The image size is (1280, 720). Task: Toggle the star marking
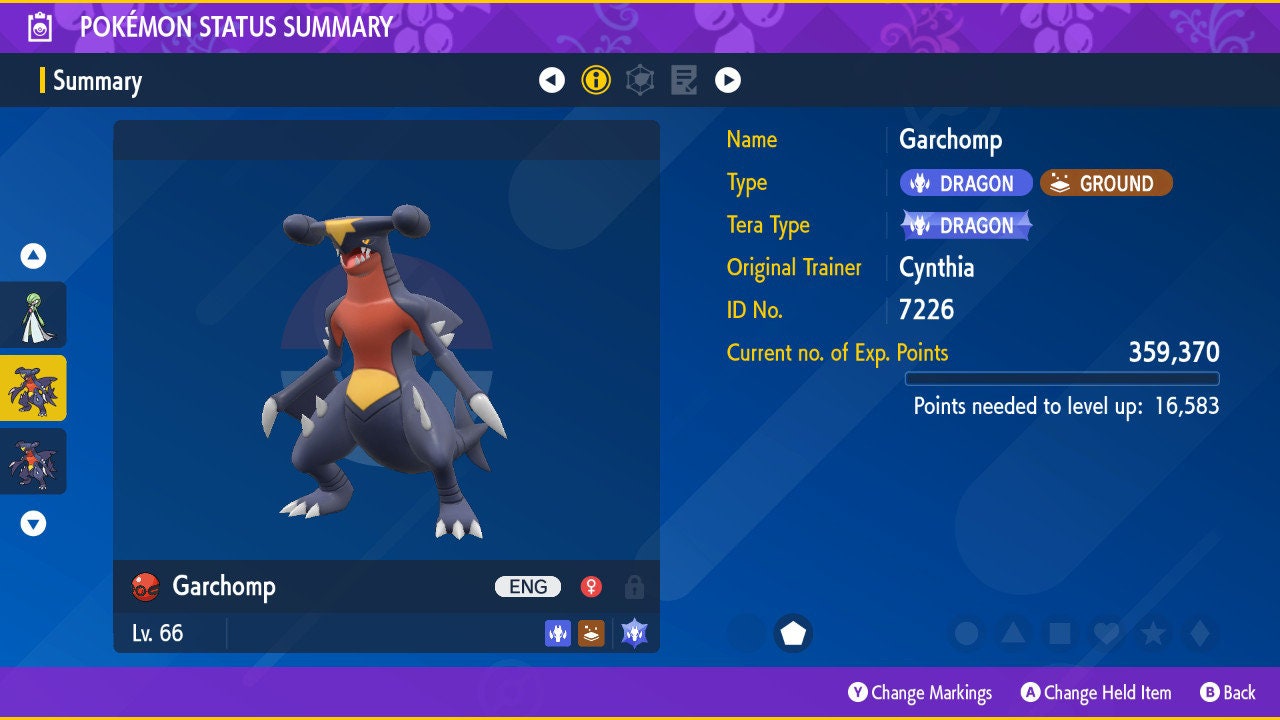(1153, 633)
